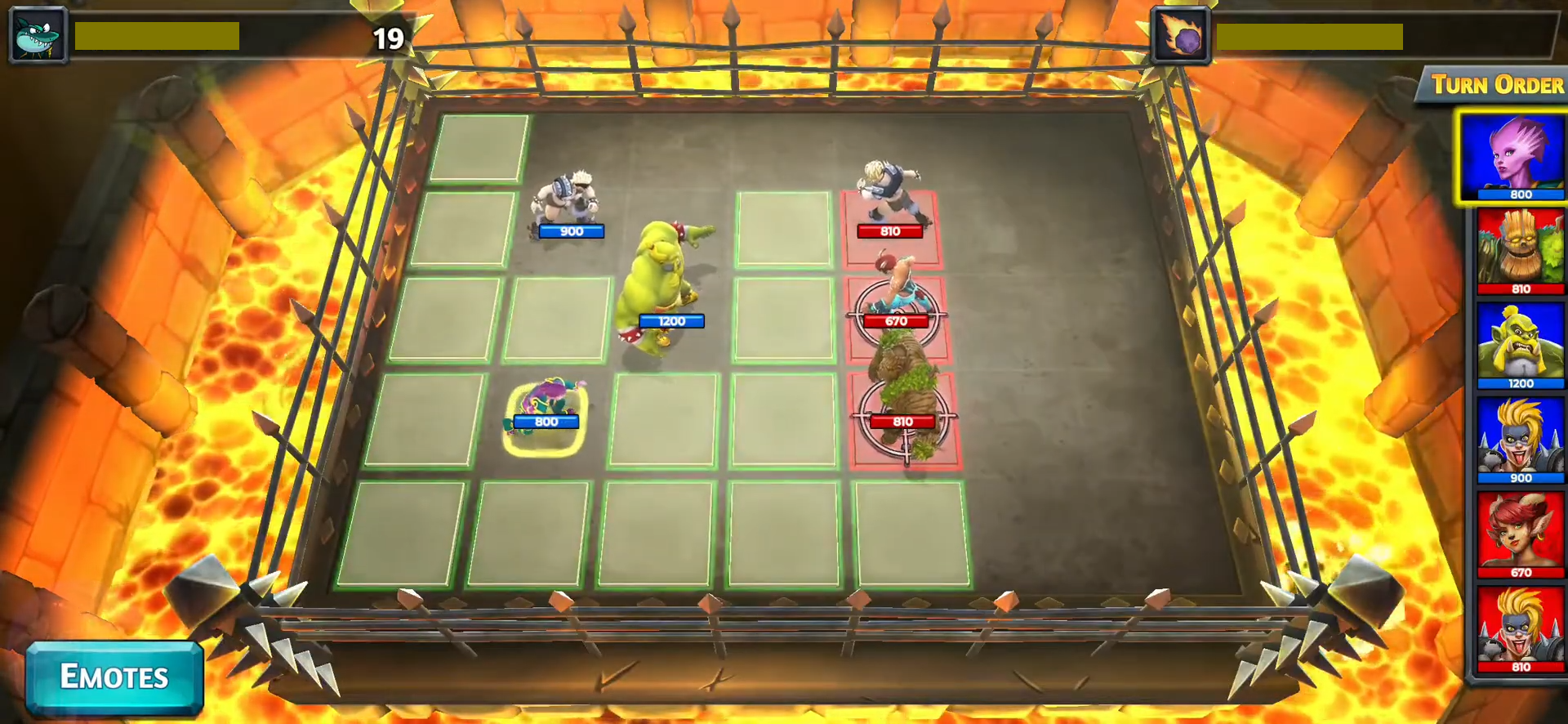The width and height of the screenshot is (1568, 724).
Task: Choose the blue masked wrestler portrait showing 900
Action: click(x=1520, y=440)
